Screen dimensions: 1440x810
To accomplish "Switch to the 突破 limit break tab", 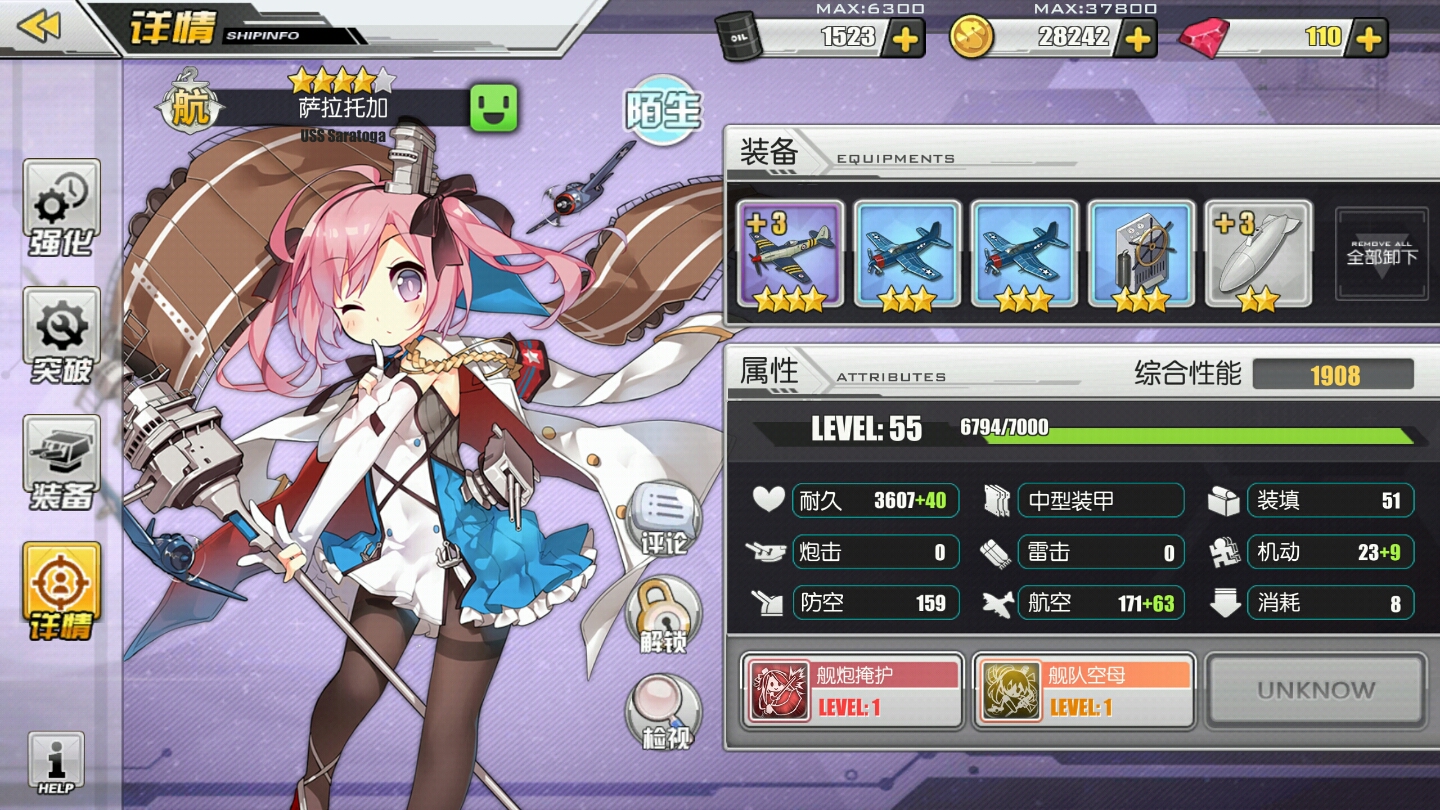I will [62, 338].
